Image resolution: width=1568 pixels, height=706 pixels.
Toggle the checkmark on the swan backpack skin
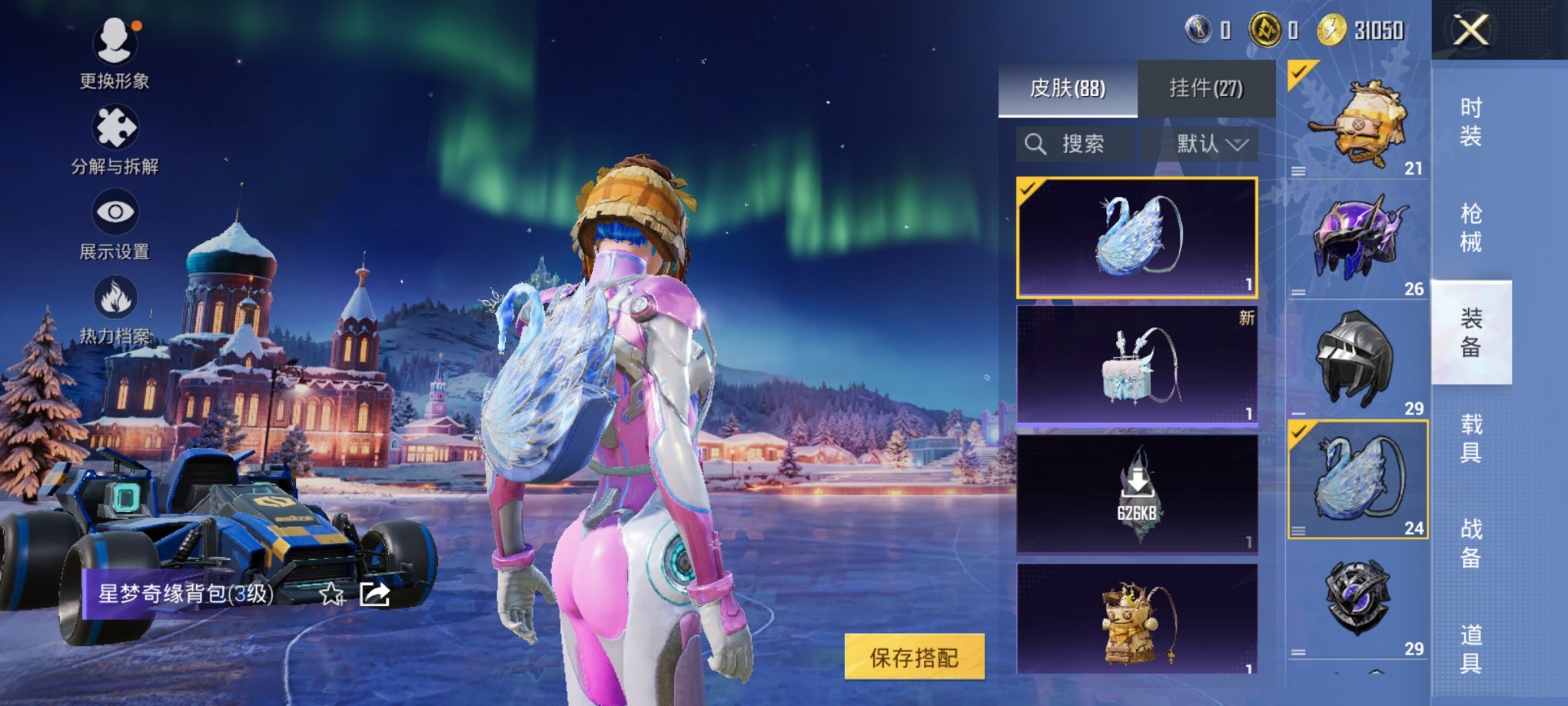(1030, 188)
